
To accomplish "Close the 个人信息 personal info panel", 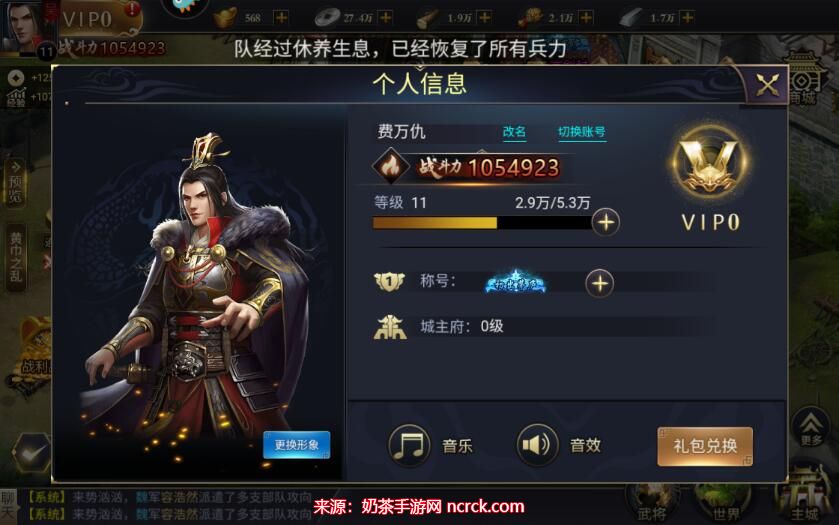I will 767,86.
